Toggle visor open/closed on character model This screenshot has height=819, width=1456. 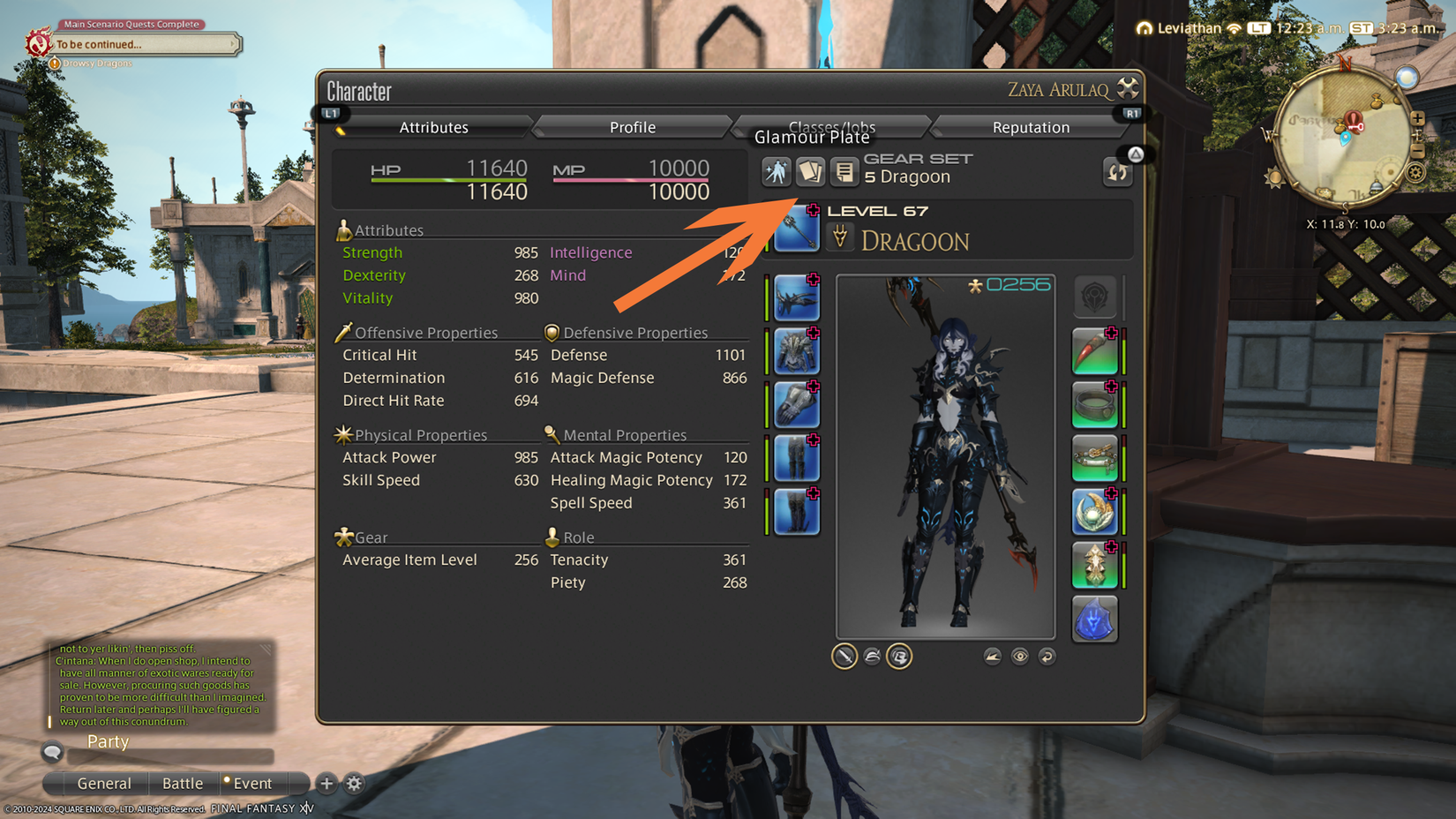pyautogui.click(x=900, y=657)
